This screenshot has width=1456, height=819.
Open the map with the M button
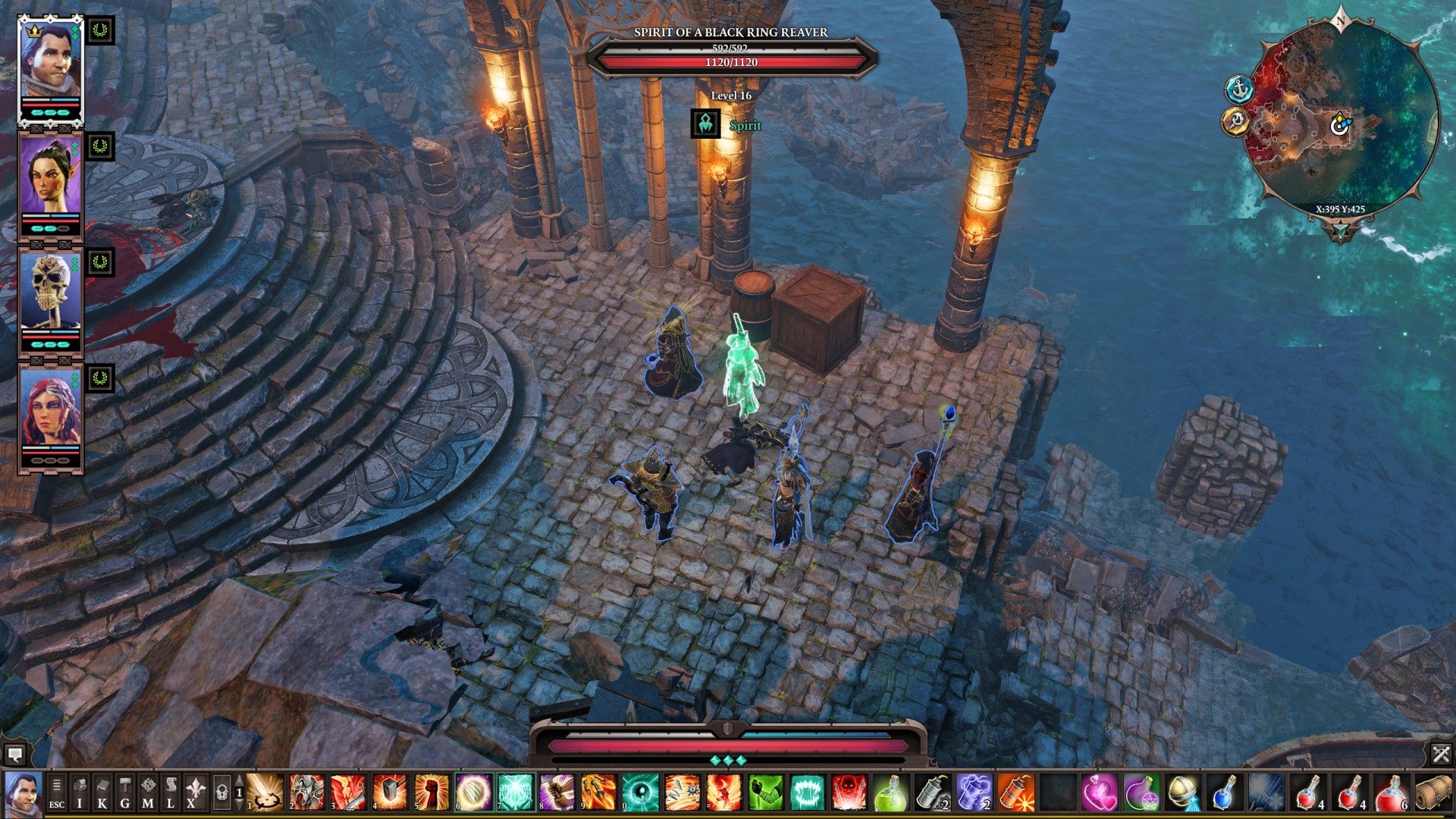[x=148, y=793]
